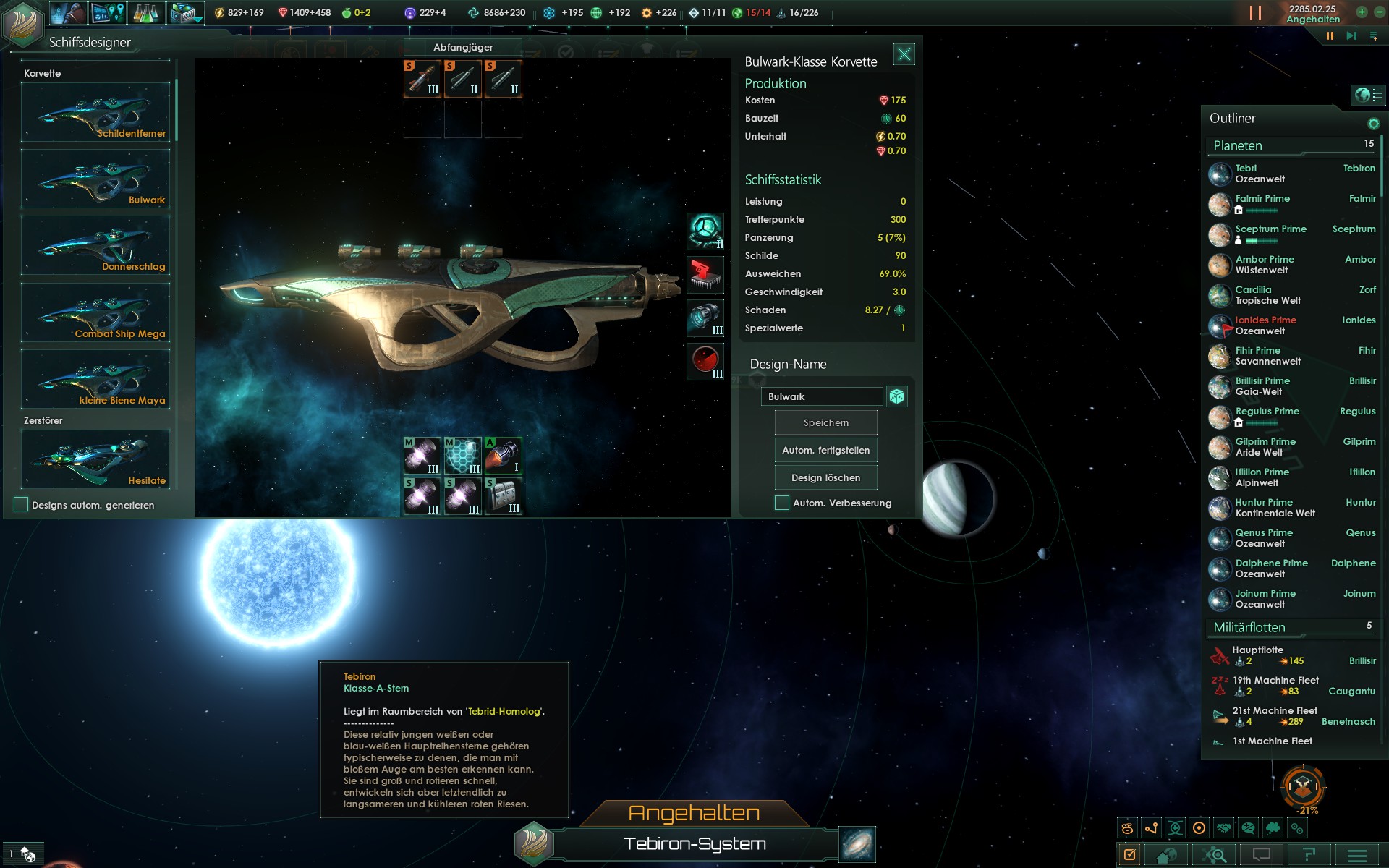Randomize design name with dice button
This screenshot has height=868, width=1389.
click(x=896, y=396)
